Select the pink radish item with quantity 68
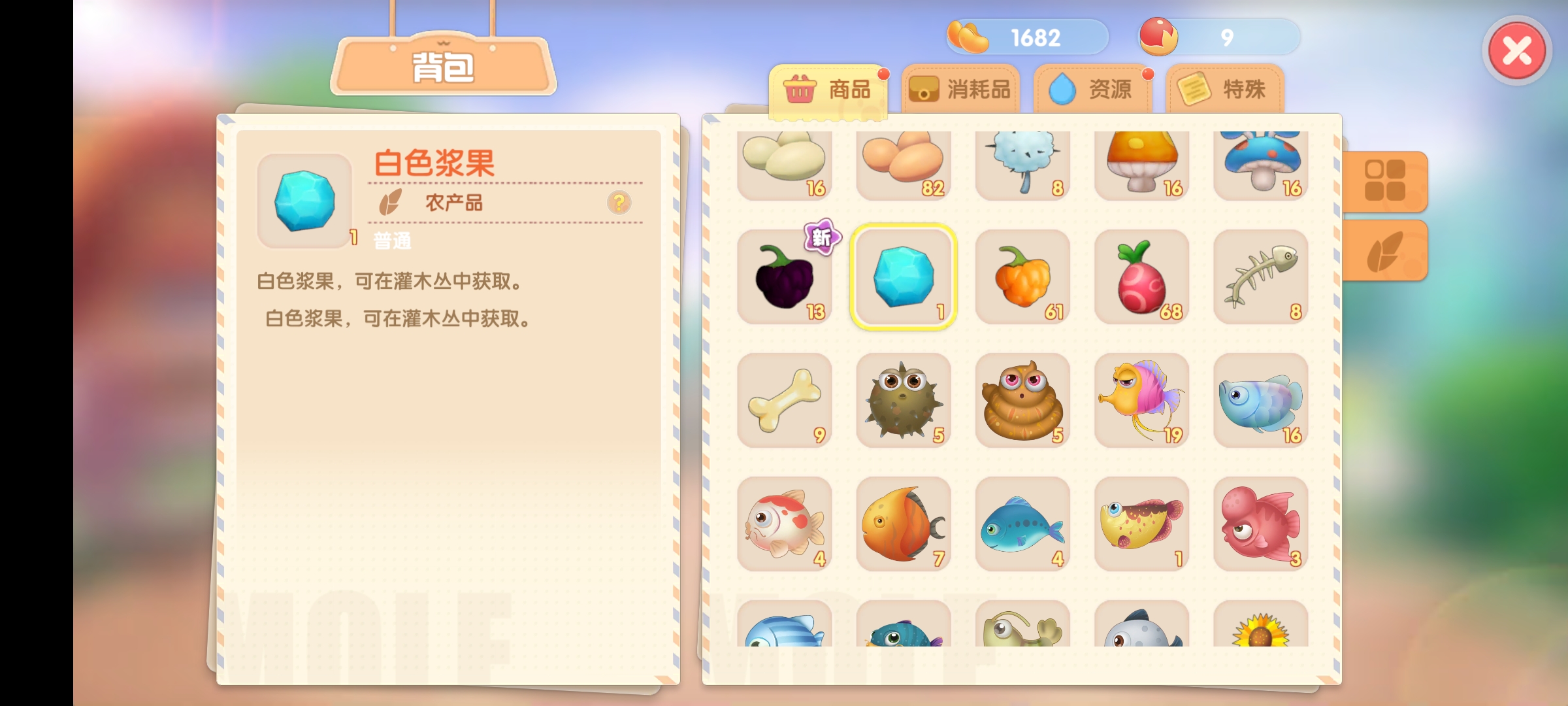This screenshot has width=1568, height=706. click(x=1142, y=278)
